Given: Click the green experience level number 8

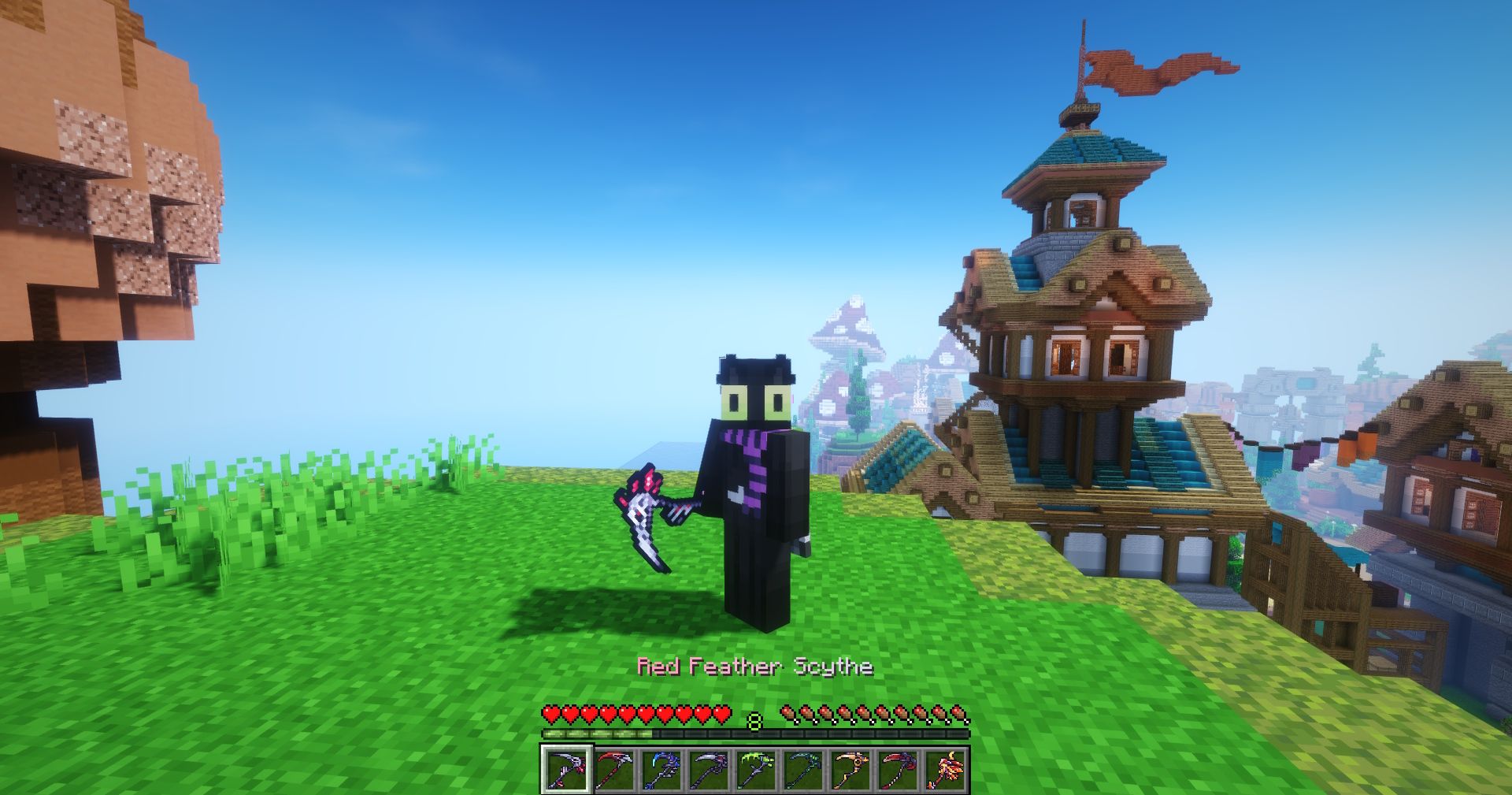Looking at the screenshot, I should tap(754, 719).
